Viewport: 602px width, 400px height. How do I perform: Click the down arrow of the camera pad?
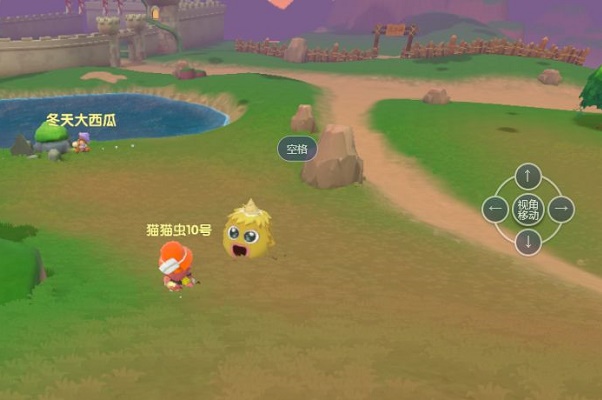tap(528, 242)
